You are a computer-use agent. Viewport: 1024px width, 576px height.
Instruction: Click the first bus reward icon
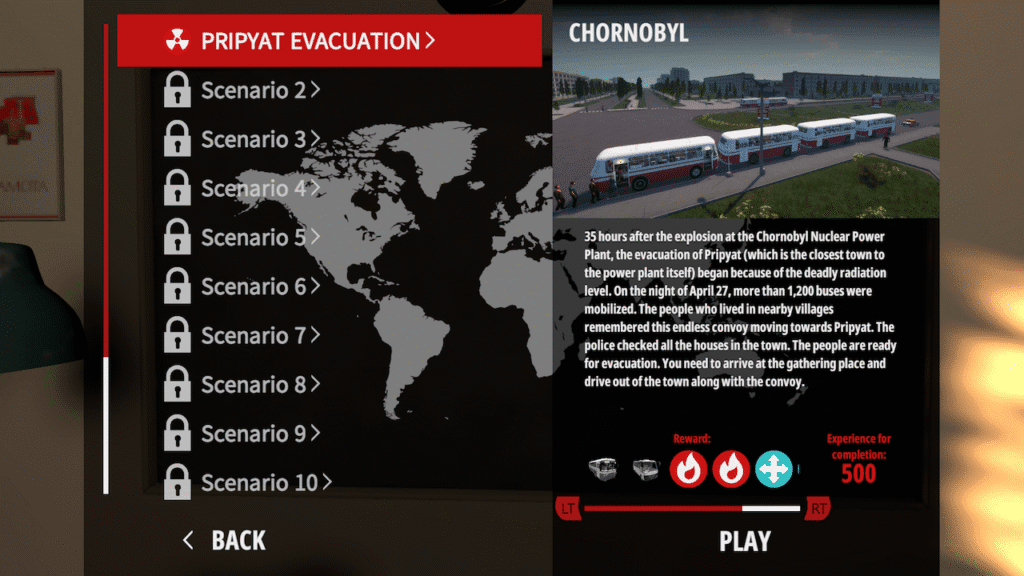tap(605, 468)
